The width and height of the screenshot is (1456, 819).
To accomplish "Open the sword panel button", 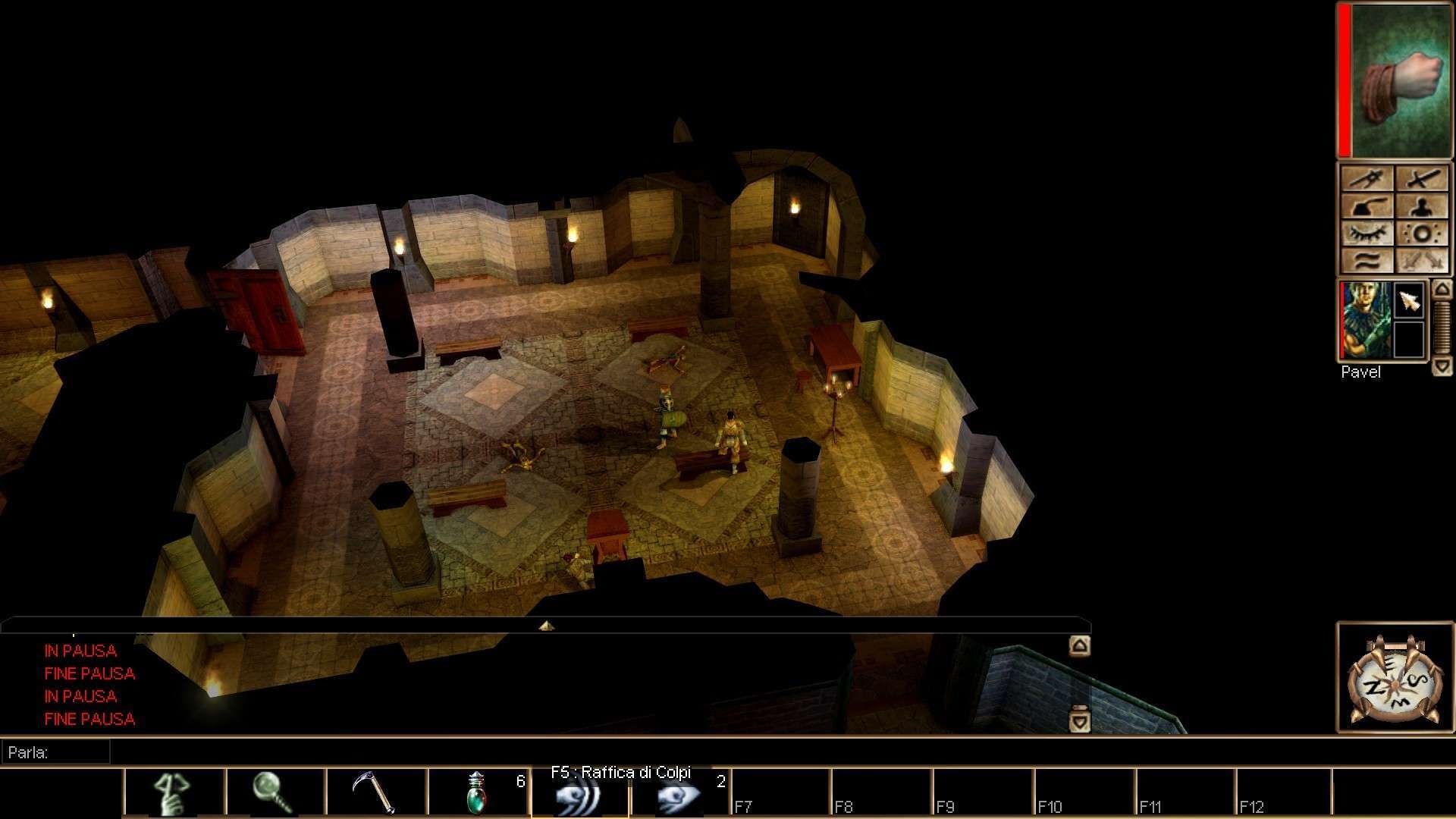I will pos(1423,180).
